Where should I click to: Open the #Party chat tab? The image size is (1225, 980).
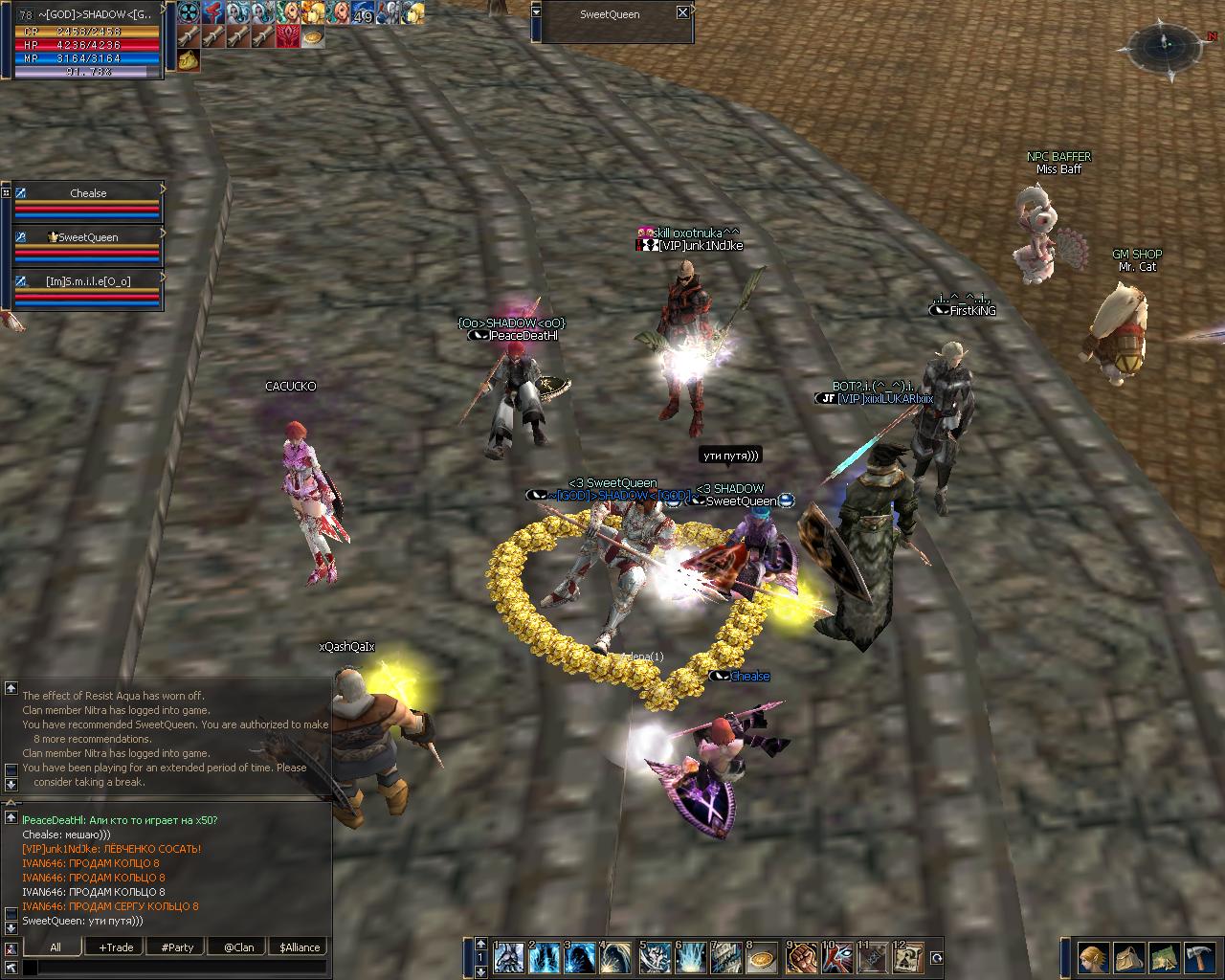(x=177, y=947)
